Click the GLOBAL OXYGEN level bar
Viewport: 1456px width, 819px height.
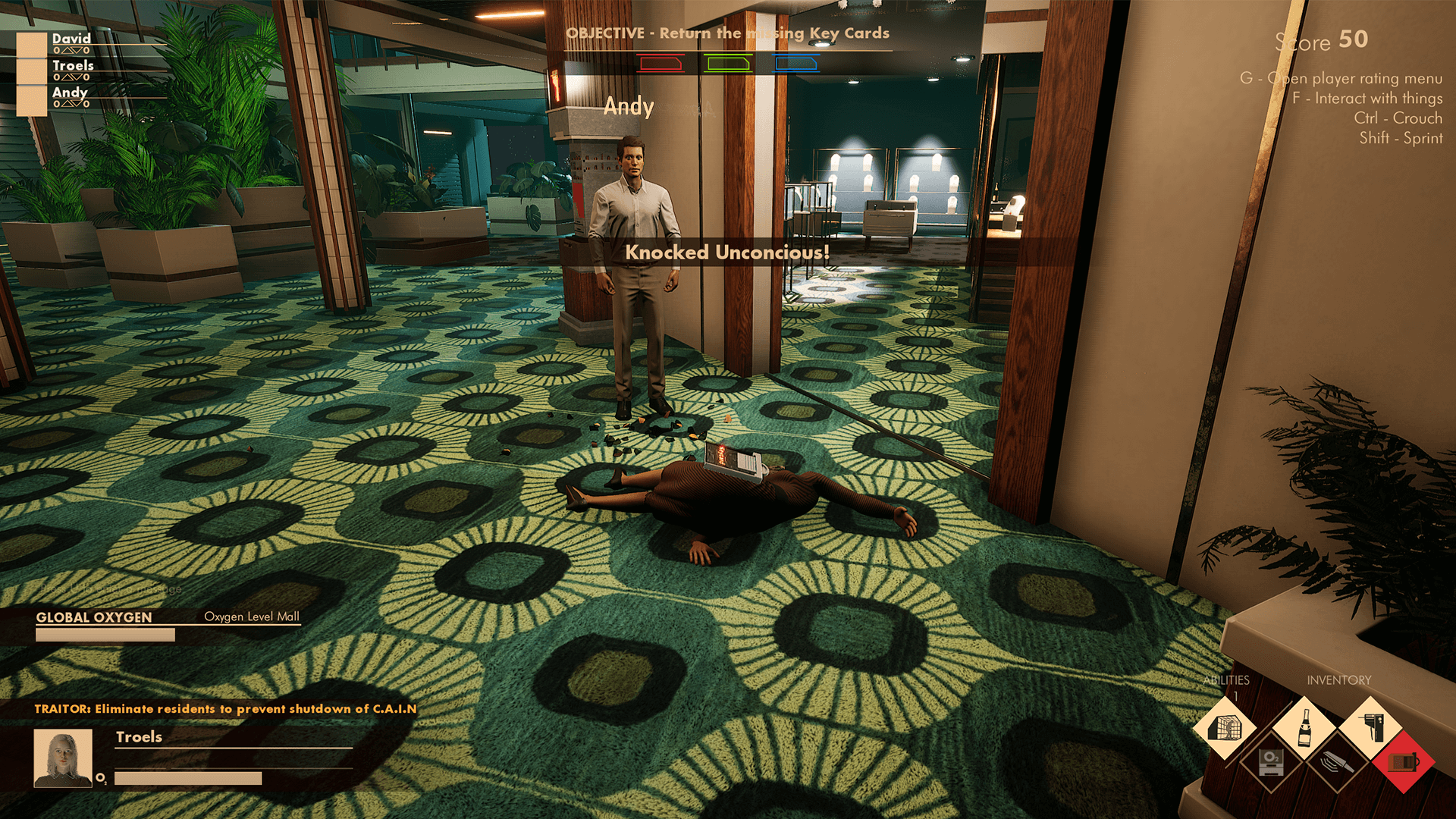coord(104,635)
